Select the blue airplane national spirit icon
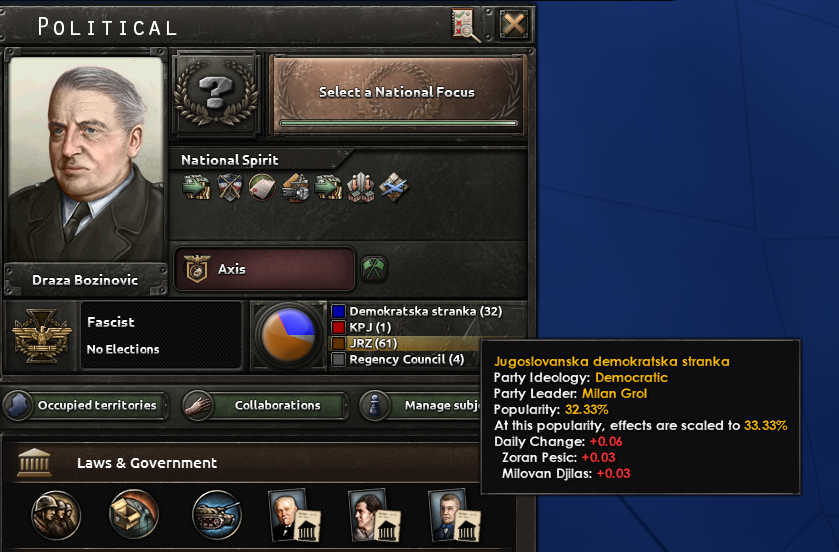 (394, 187)
